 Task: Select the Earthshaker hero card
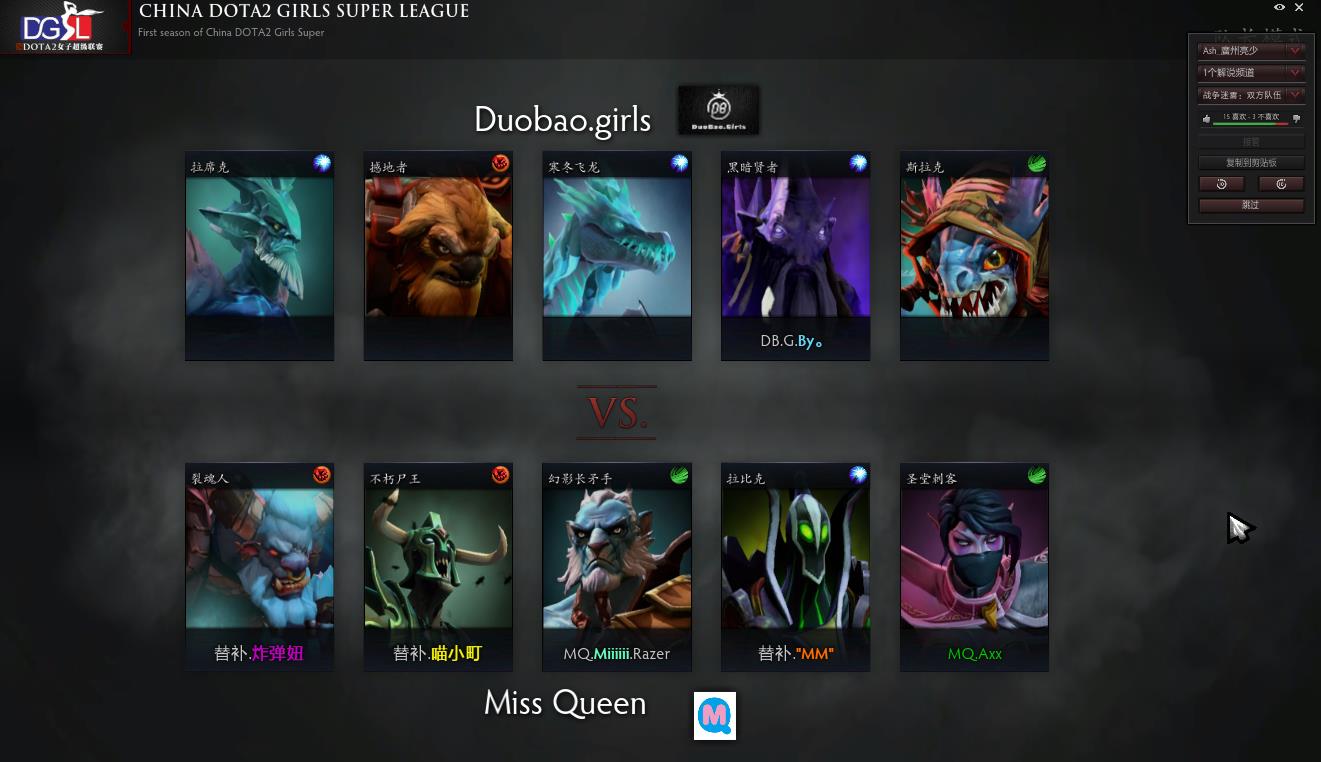(438, 256)
